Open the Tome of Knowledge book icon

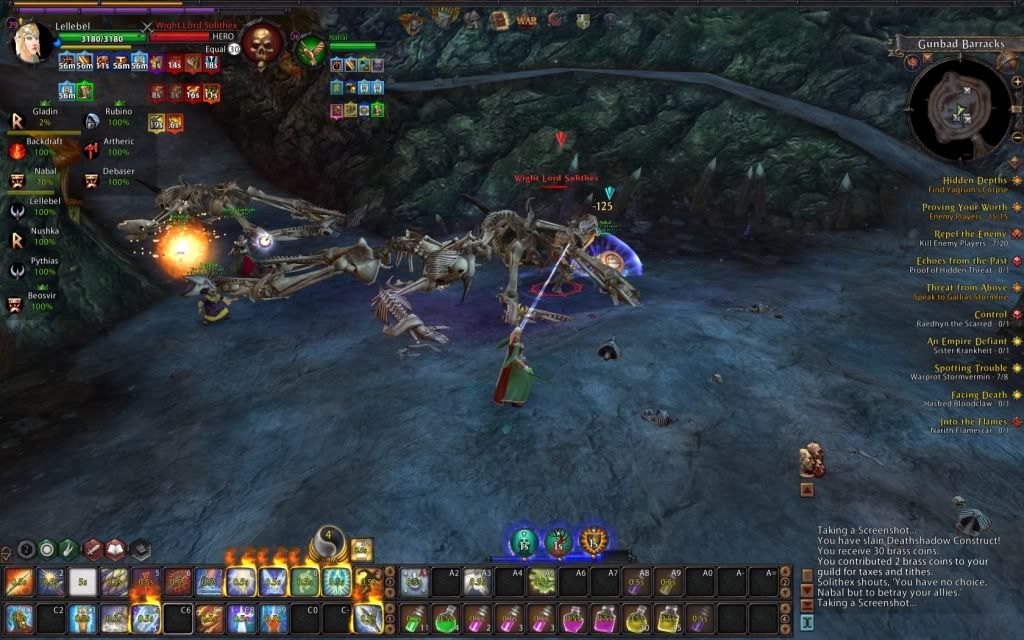point(499,20)
